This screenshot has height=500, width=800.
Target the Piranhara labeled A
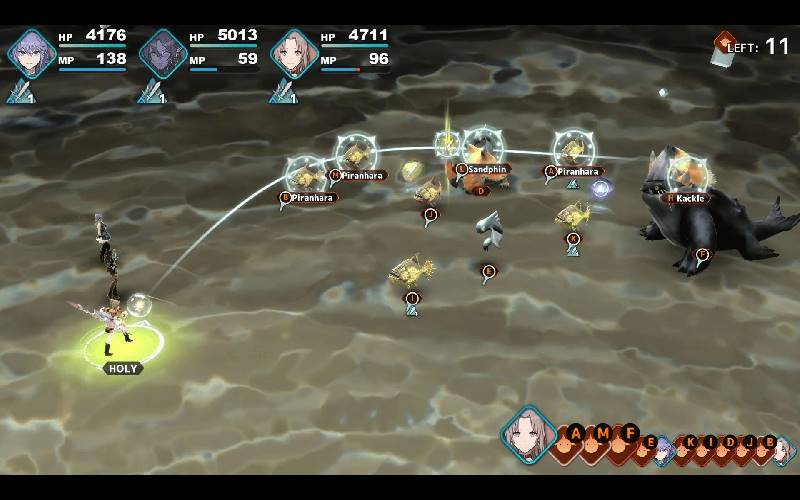573,171
